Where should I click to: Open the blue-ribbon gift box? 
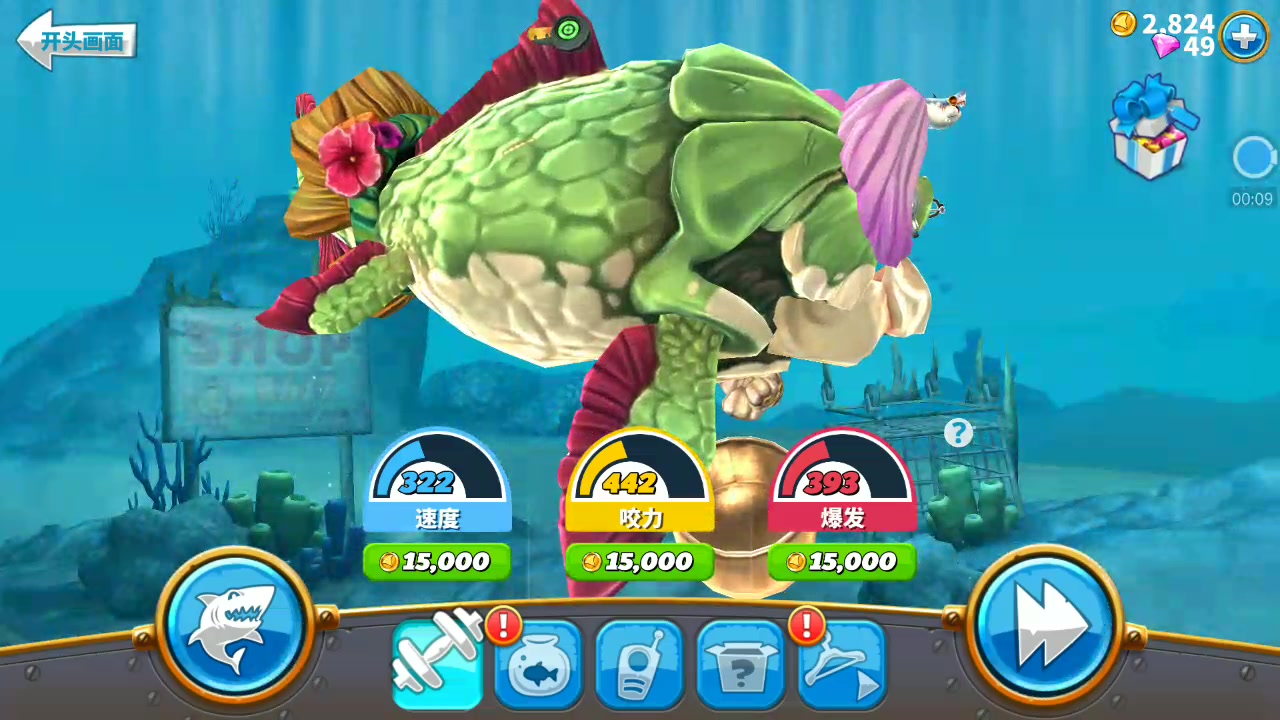1151,130
